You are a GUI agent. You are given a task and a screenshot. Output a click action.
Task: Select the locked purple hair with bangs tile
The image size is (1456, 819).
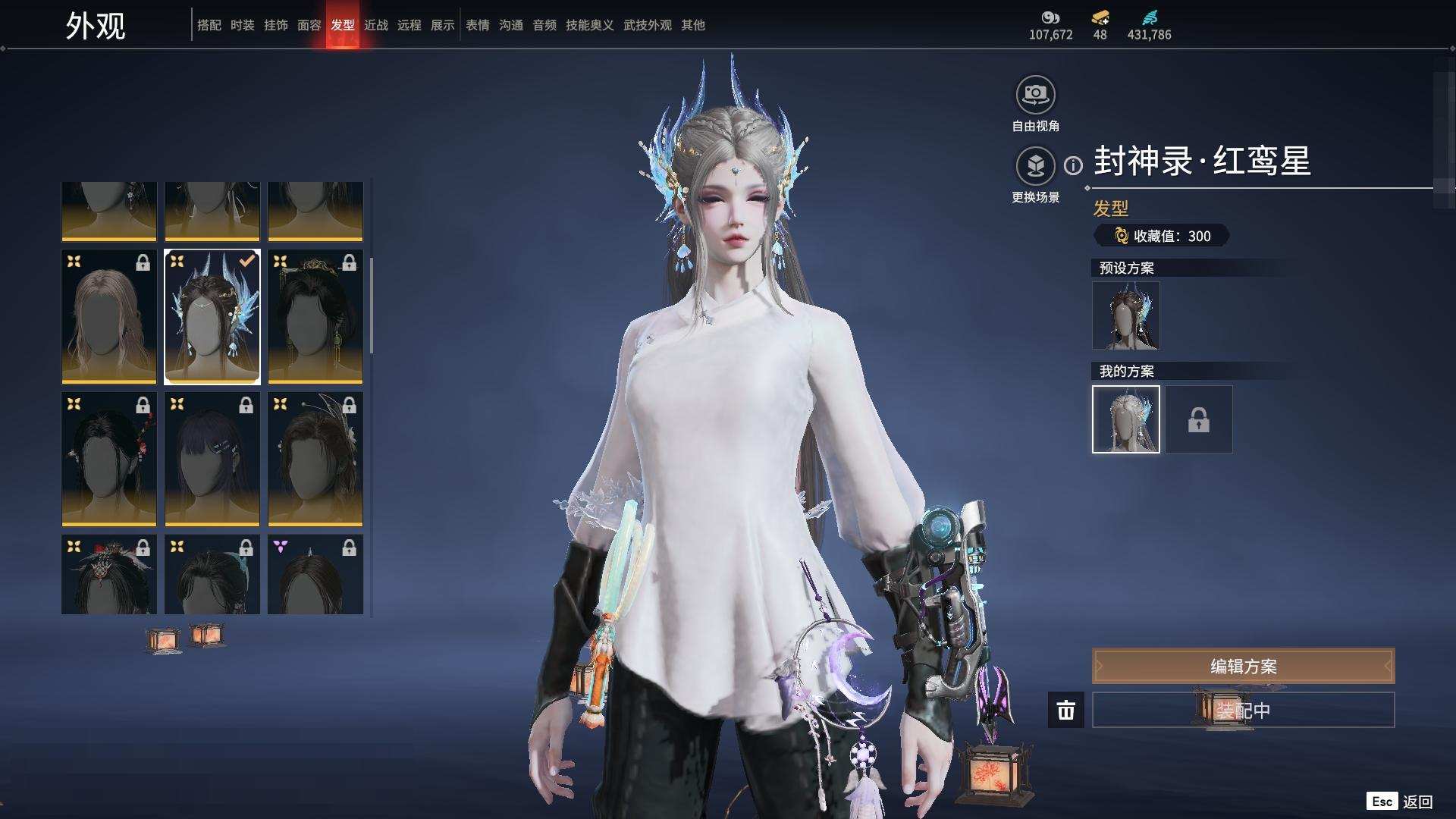click(212, 459)
